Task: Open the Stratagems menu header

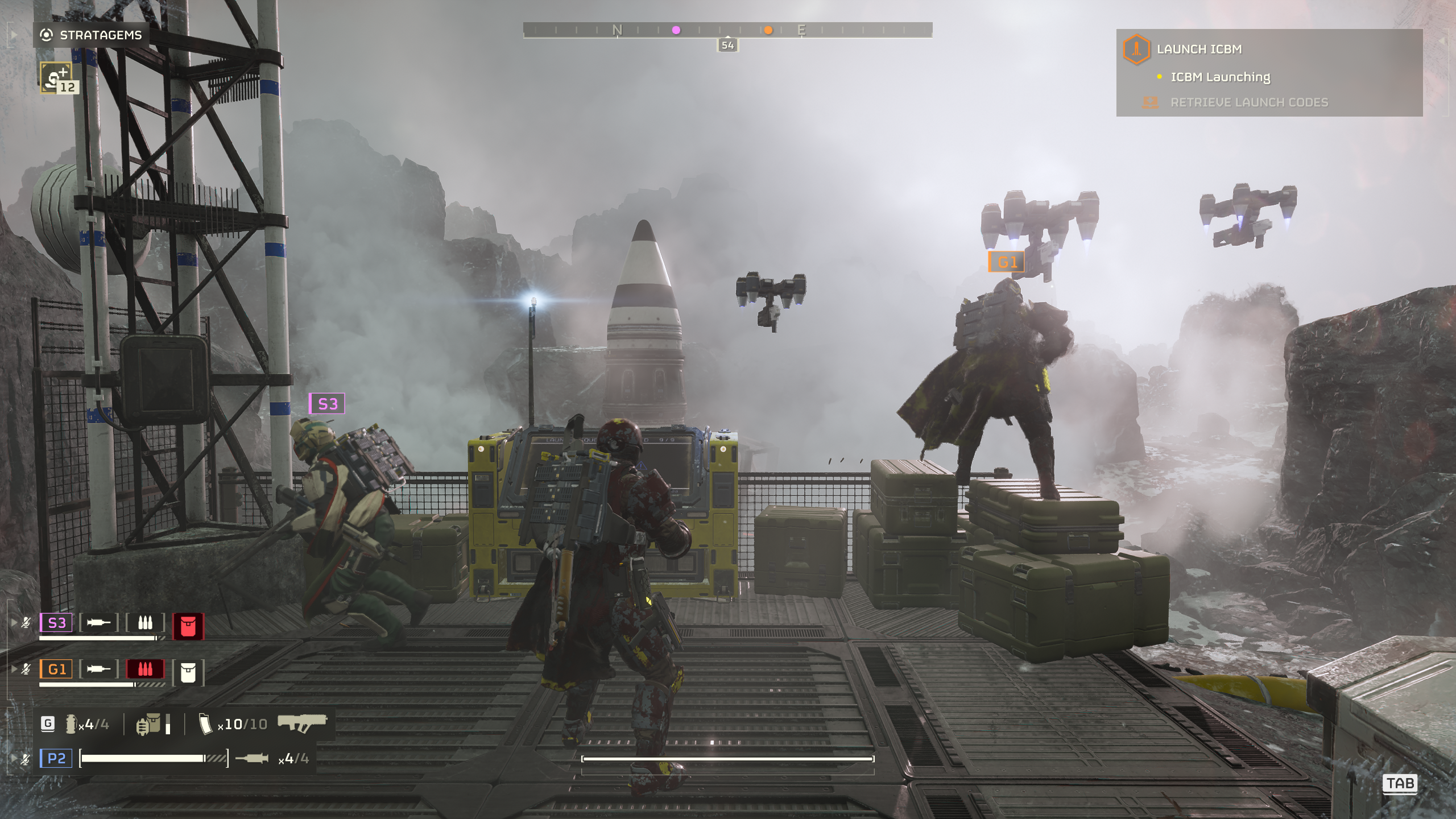Action: 91,35
